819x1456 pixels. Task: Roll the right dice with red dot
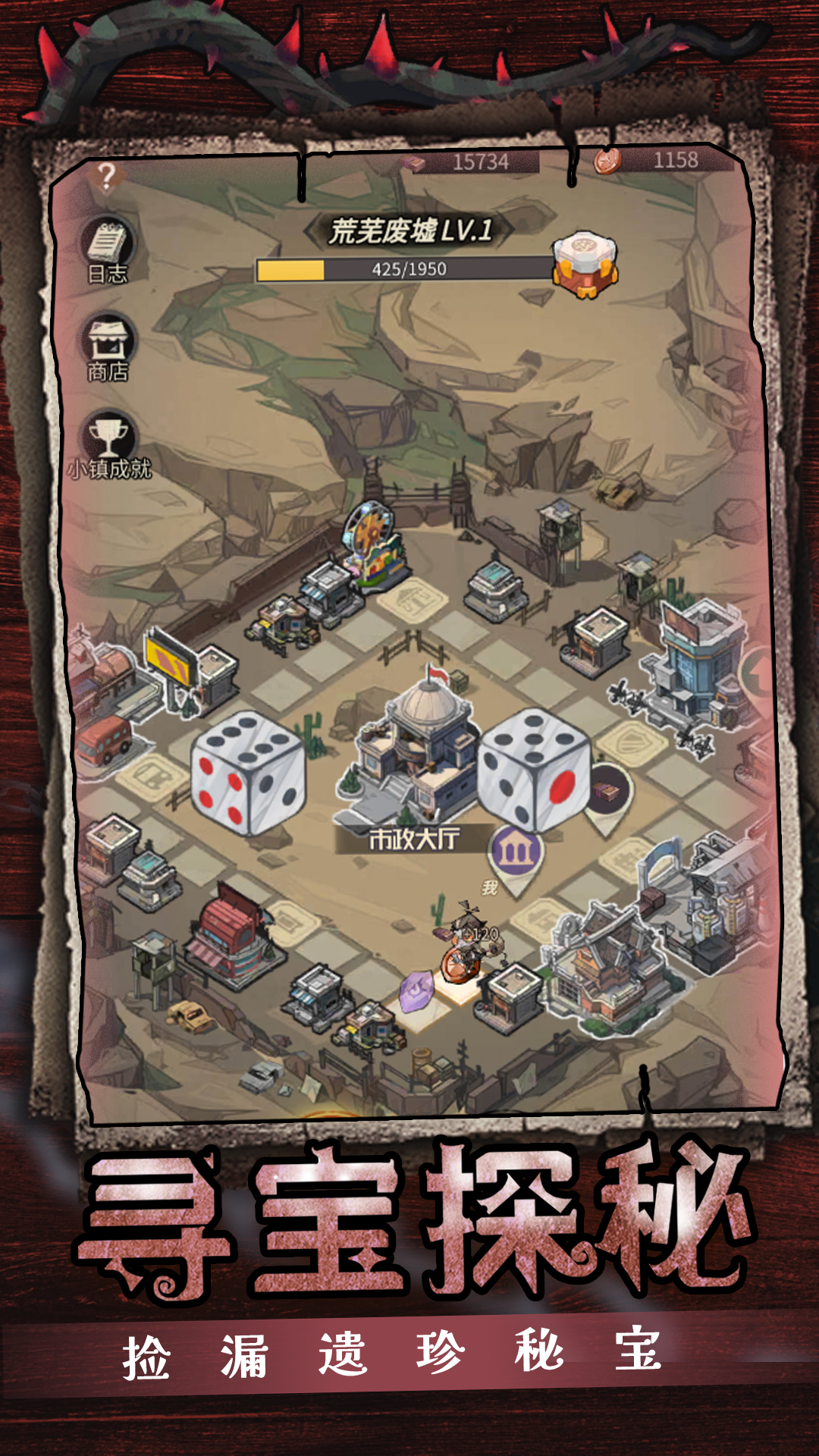coord(534,770)
